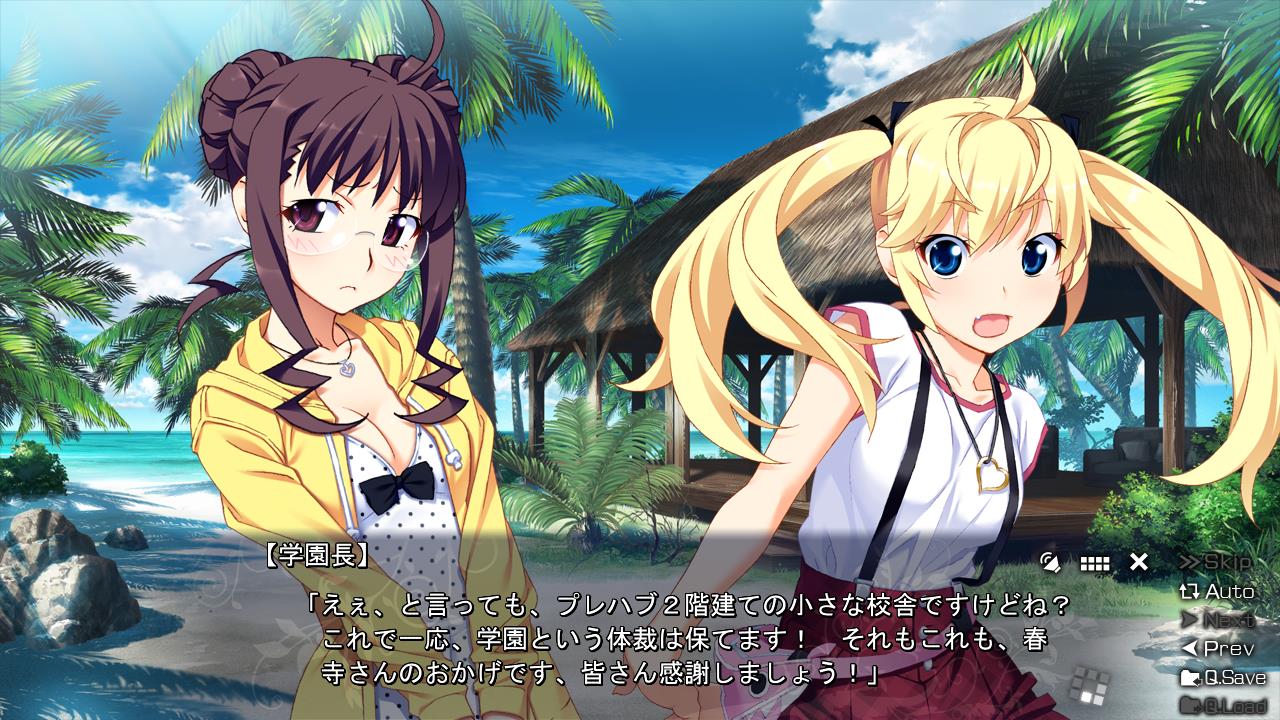The image size is (1280, 720).
Task: Load quick save via Q.Load
Action: click(1223, 705)
